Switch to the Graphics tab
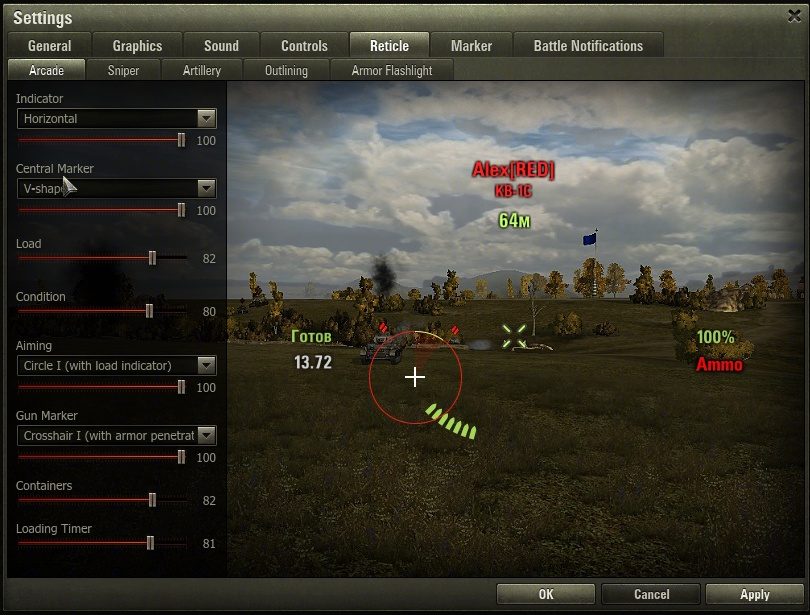Screen dimensions: 810x615 pos(137,46)
